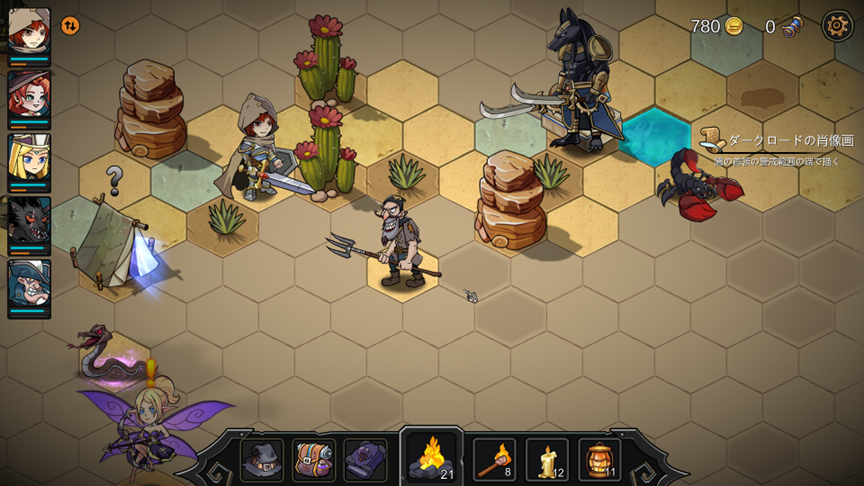Select the candle item slot

coord(547,459)
